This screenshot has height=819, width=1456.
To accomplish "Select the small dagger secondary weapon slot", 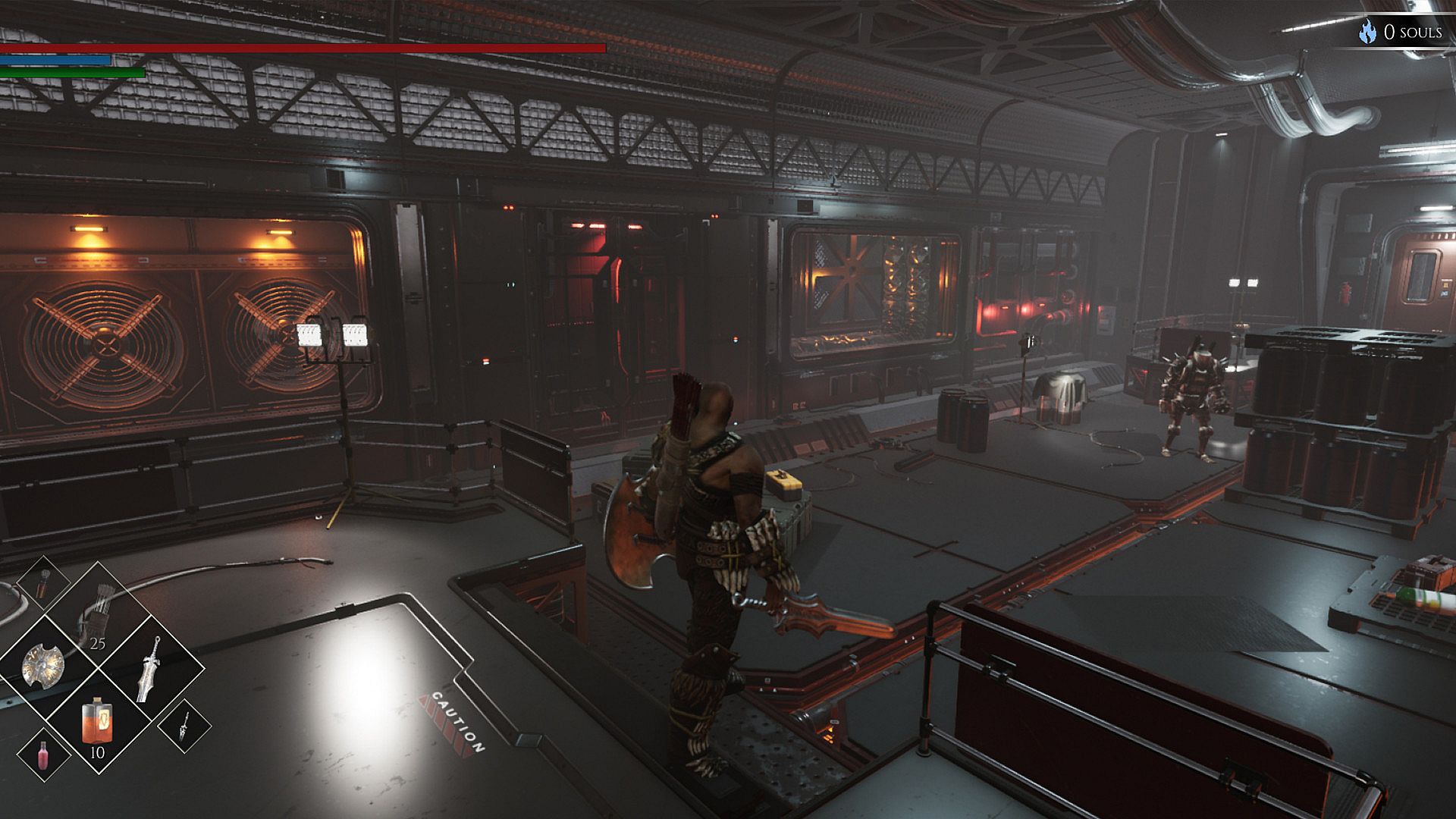I will [184, 726].
